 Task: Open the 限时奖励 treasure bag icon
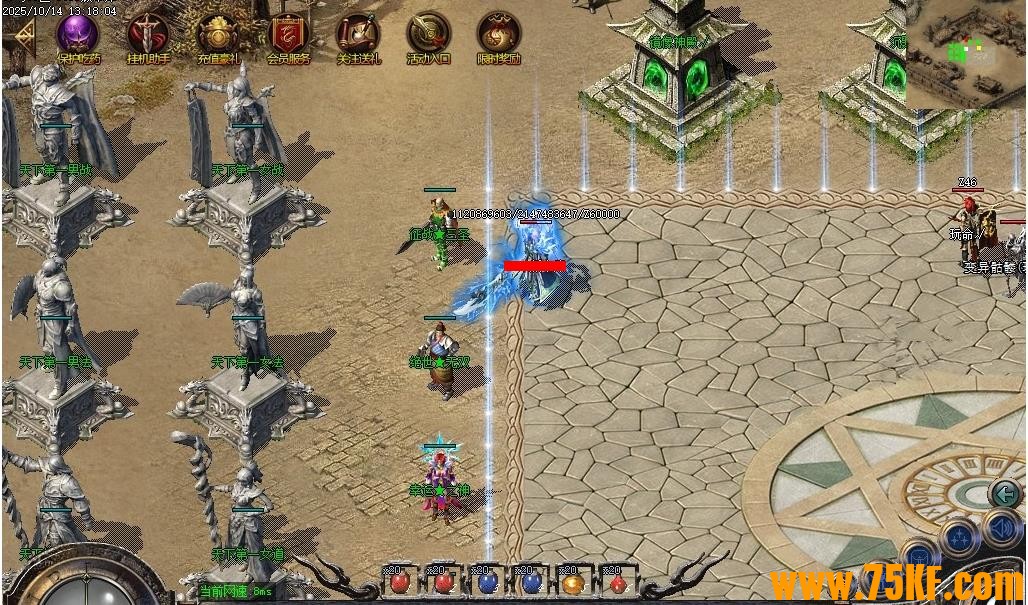(x=498, y=35)
